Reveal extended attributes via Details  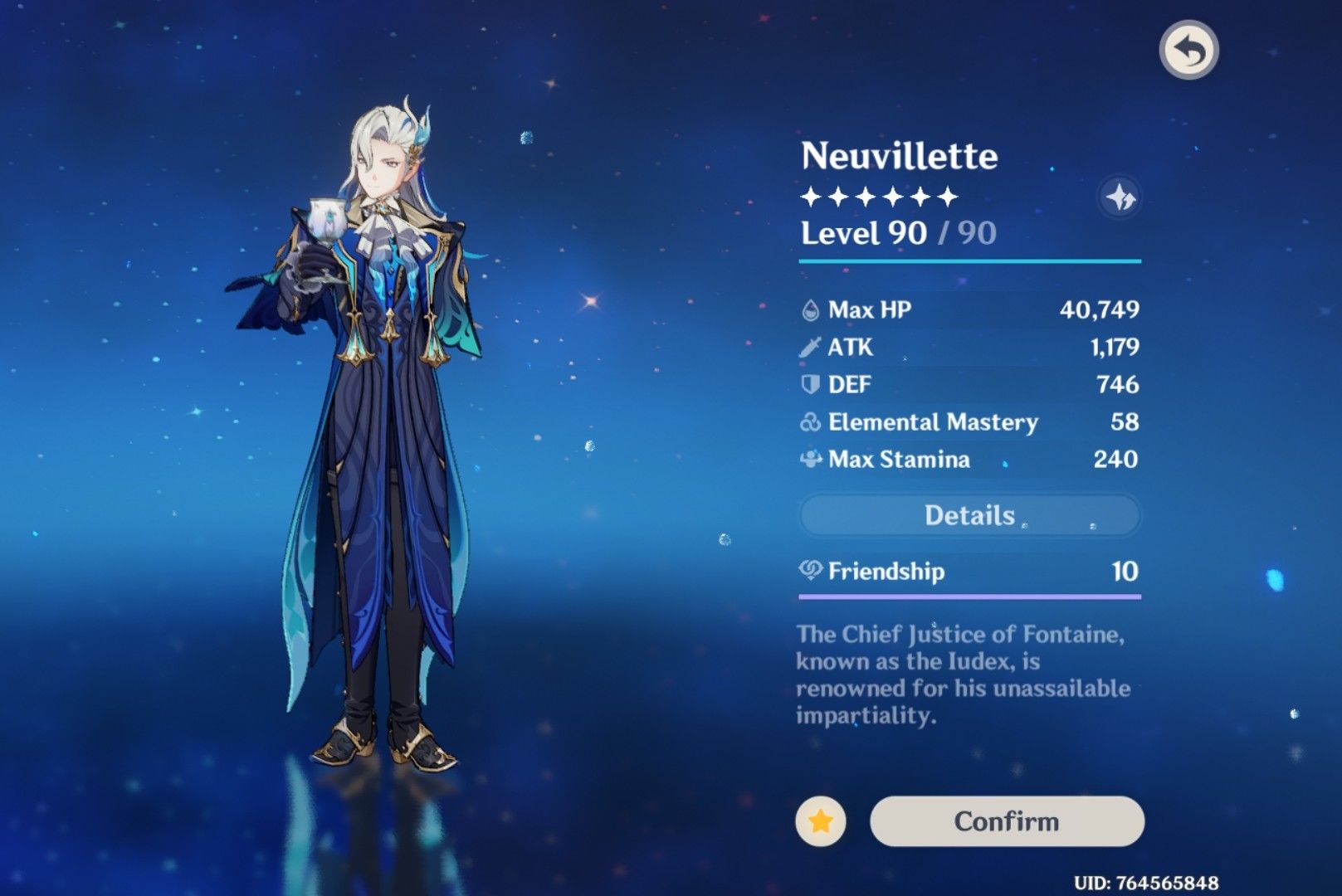click(x=969, y=514)
